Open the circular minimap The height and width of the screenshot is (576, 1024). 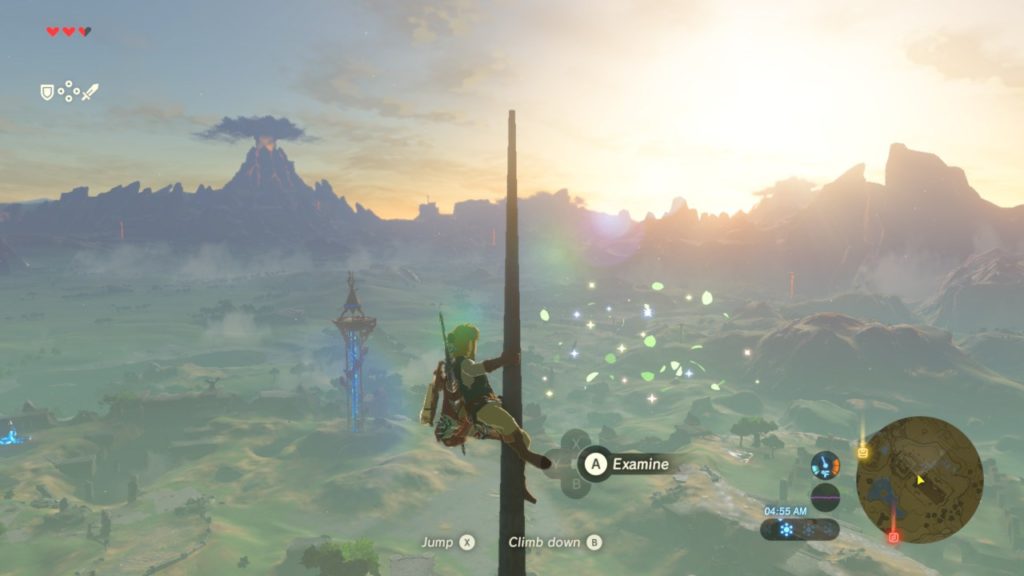pos(919,480)
